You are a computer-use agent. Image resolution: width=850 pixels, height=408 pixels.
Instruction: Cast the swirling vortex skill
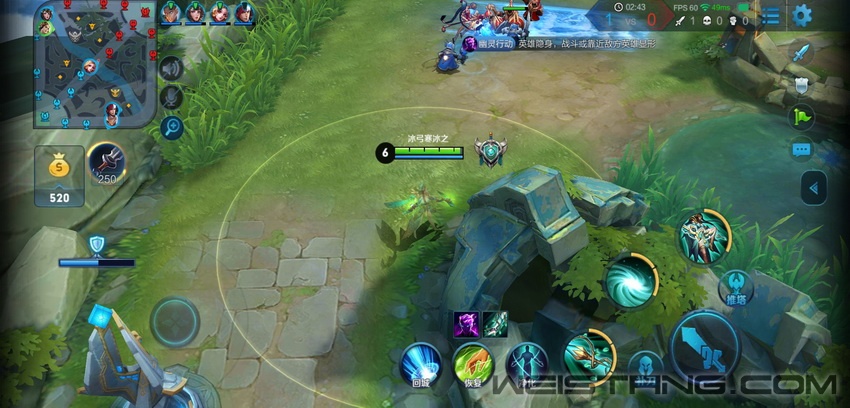tap(630, 280)
